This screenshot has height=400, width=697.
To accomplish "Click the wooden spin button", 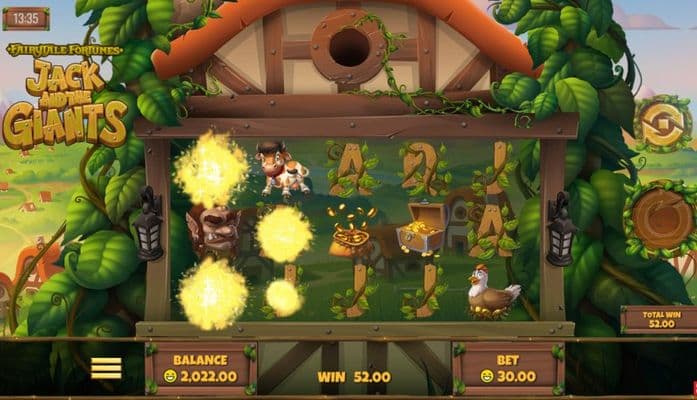I will tap(662, 217).
